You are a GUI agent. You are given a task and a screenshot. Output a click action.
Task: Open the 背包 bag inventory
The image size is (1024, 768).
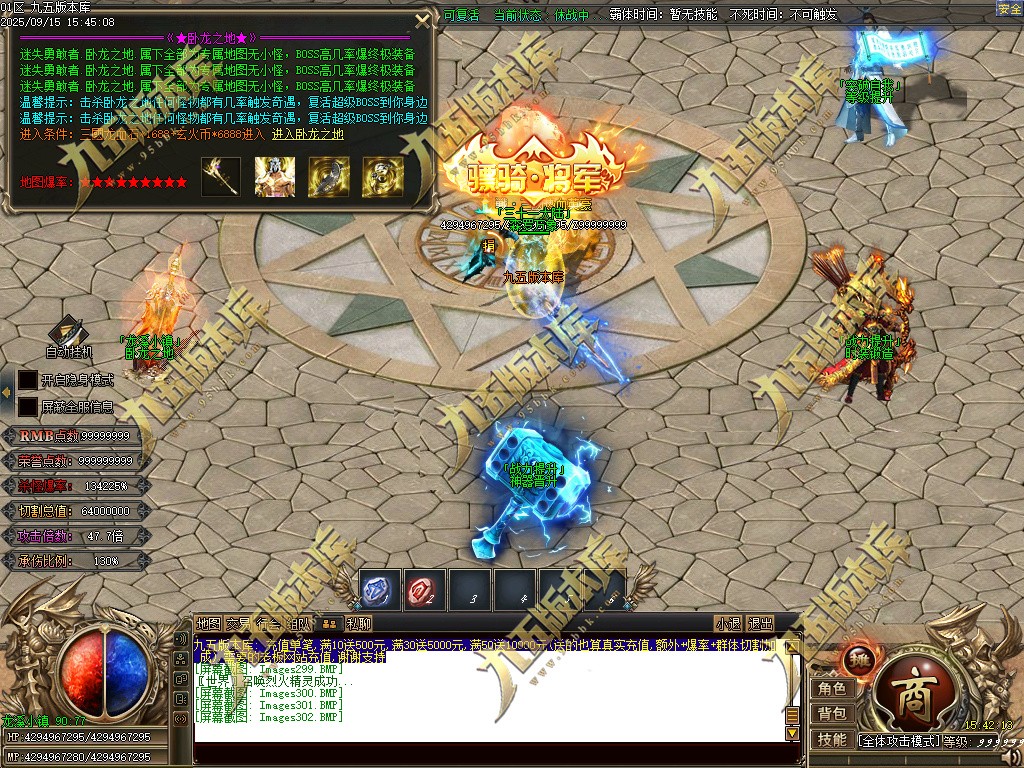coord(832,713)
